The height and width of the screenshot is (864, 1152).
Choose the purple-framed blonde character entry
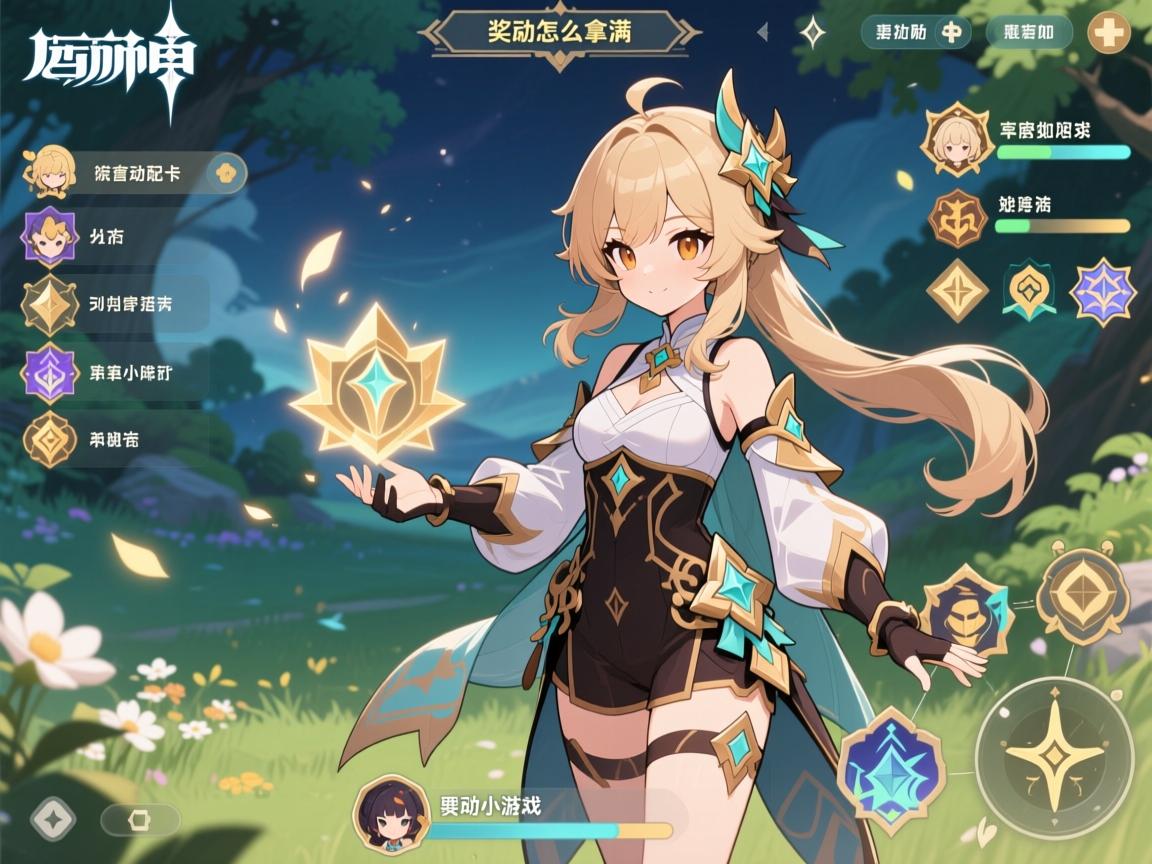pos(49,238)
